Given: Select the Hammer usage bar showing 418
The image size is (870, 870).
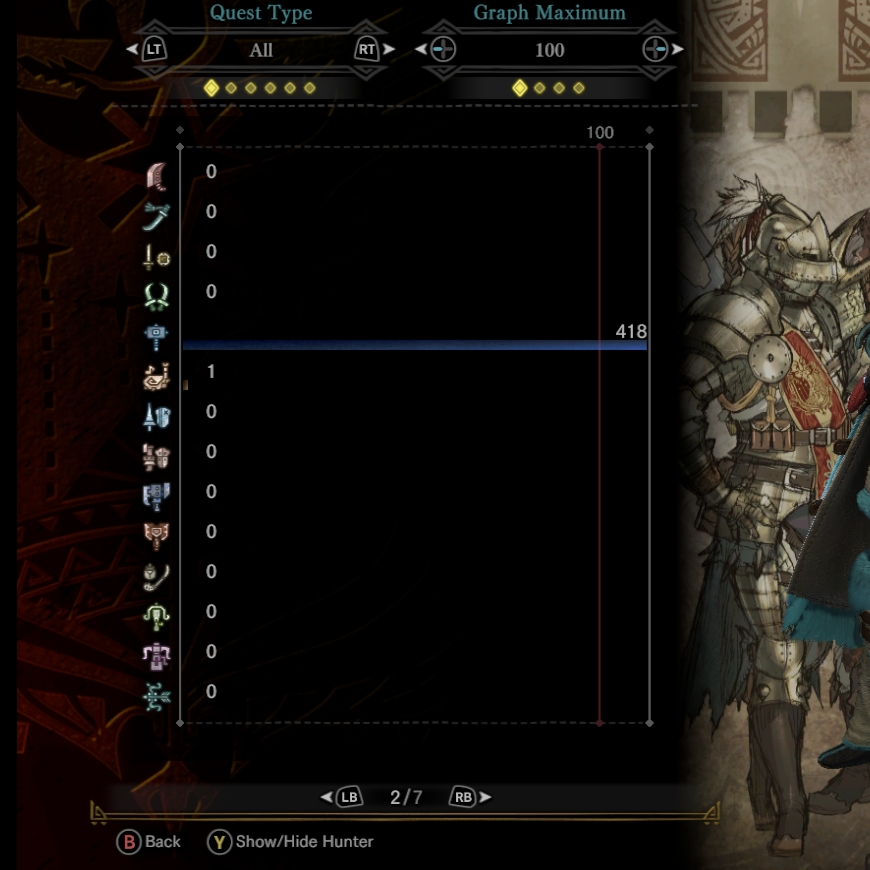Looking at the screenshot, I should coord(414,345).
